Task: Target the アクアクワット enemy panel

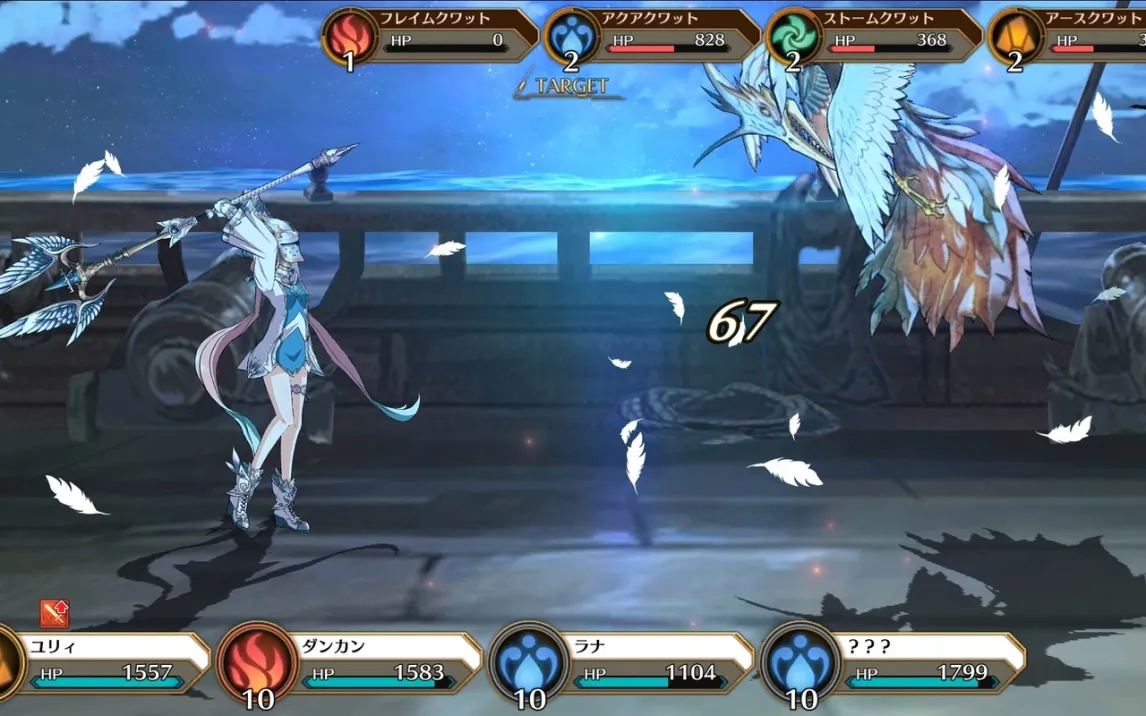Action: (654, 33)
